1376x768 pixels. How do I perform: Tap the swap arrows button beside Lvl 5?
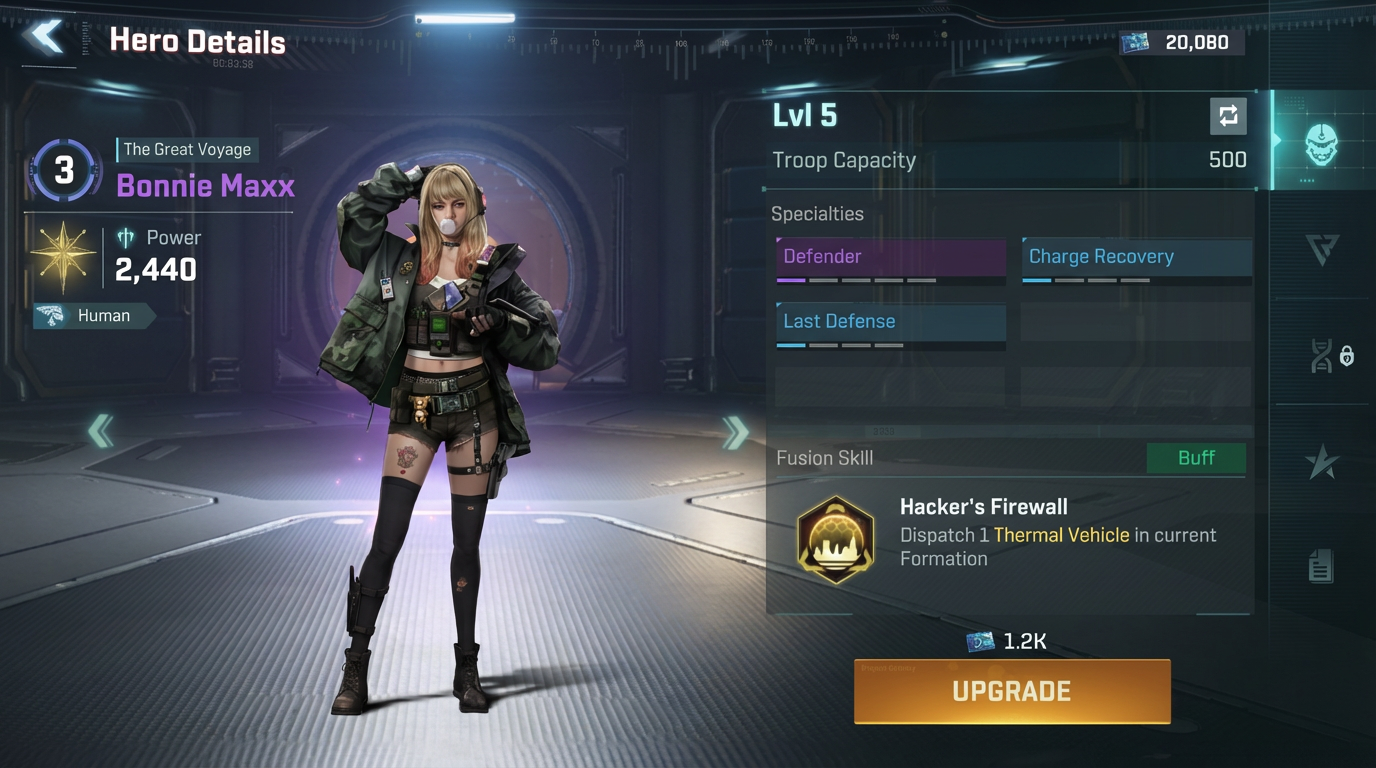[x=1227, y=116]
